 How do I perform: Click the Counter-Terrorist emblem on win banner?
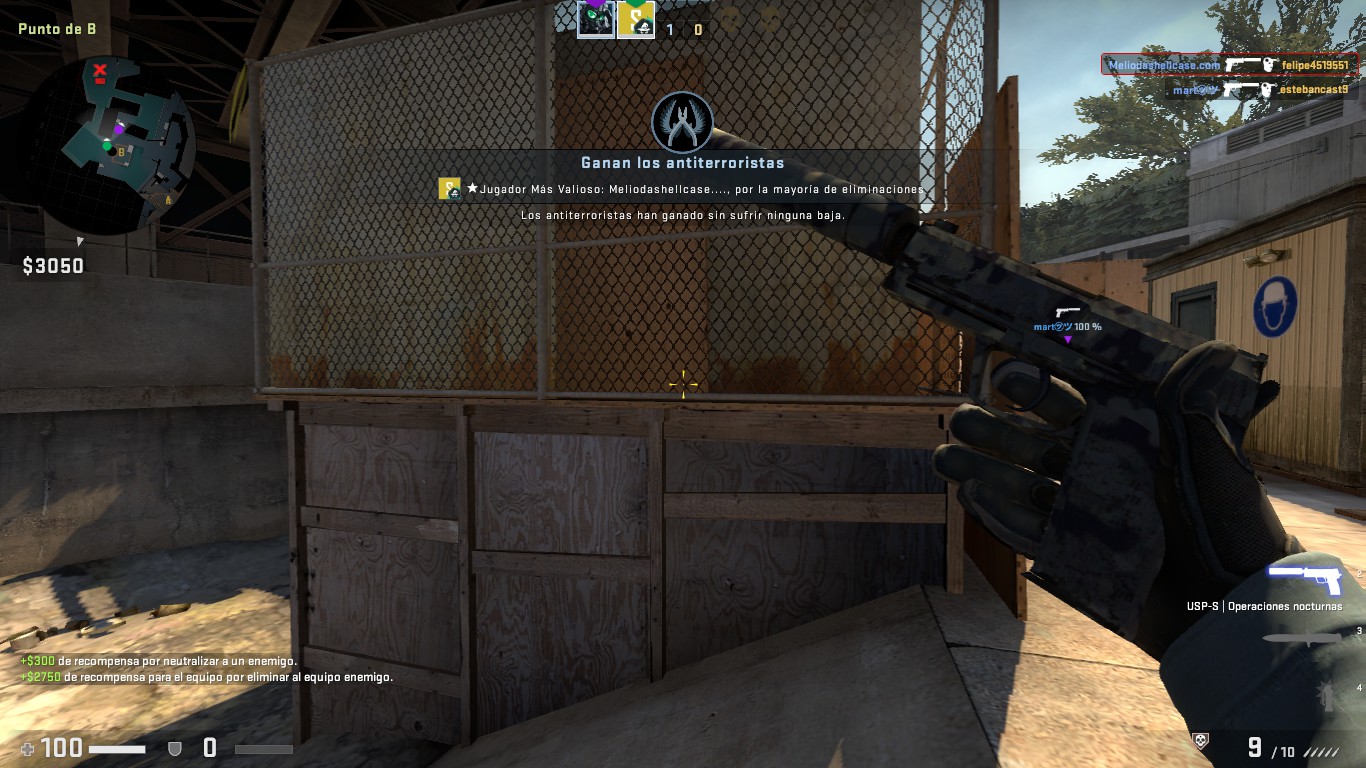click(x=682, y=123)
